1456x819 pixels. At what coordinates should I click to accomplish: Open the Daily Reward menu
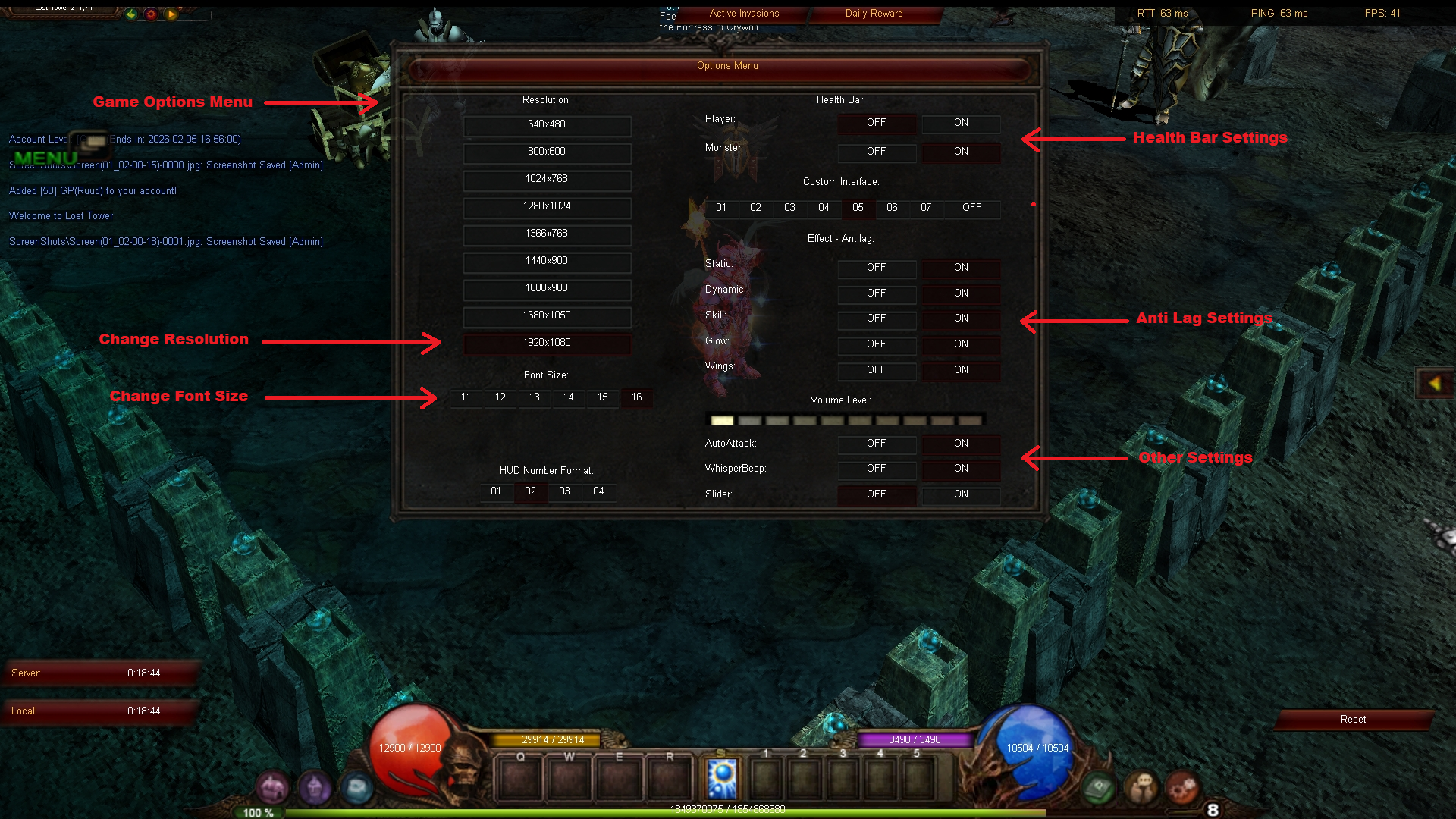point(874,13)
